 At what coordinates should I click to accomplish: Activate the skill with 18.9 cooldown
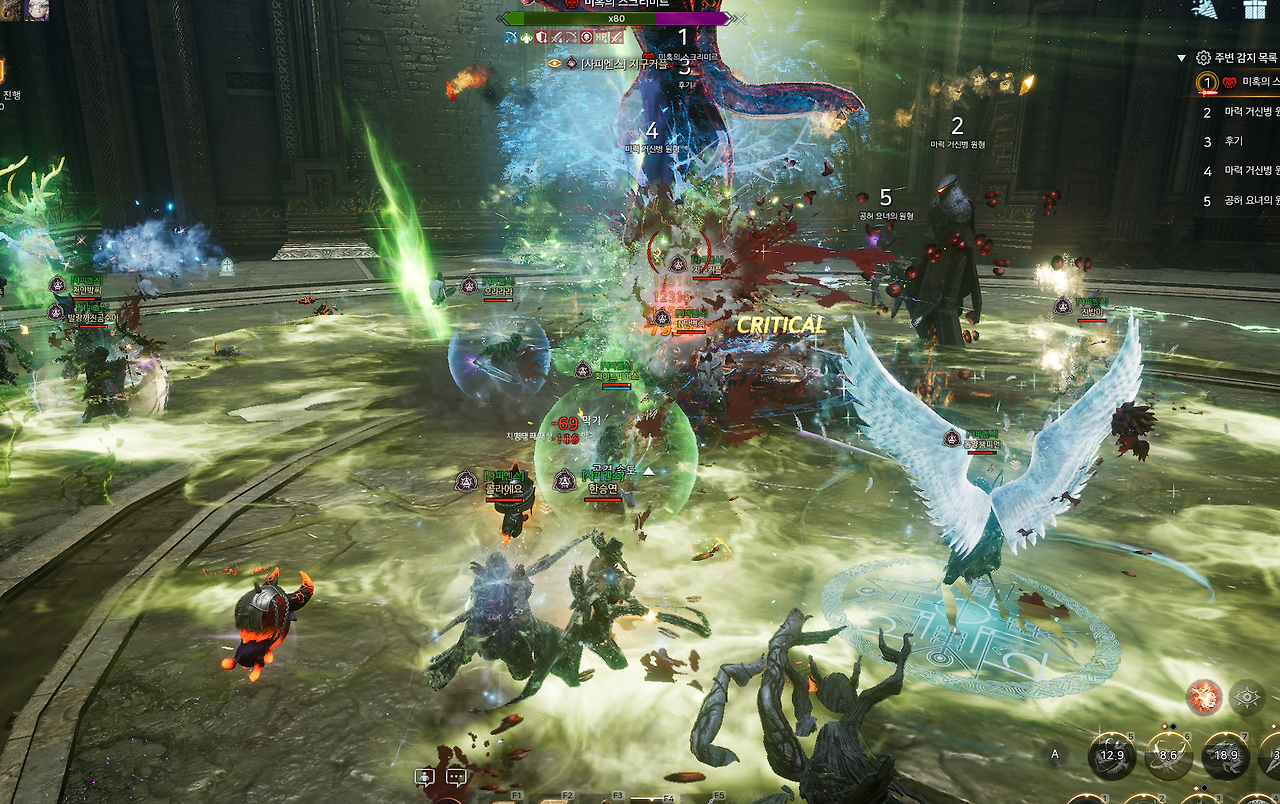[x=1225, y=755]
